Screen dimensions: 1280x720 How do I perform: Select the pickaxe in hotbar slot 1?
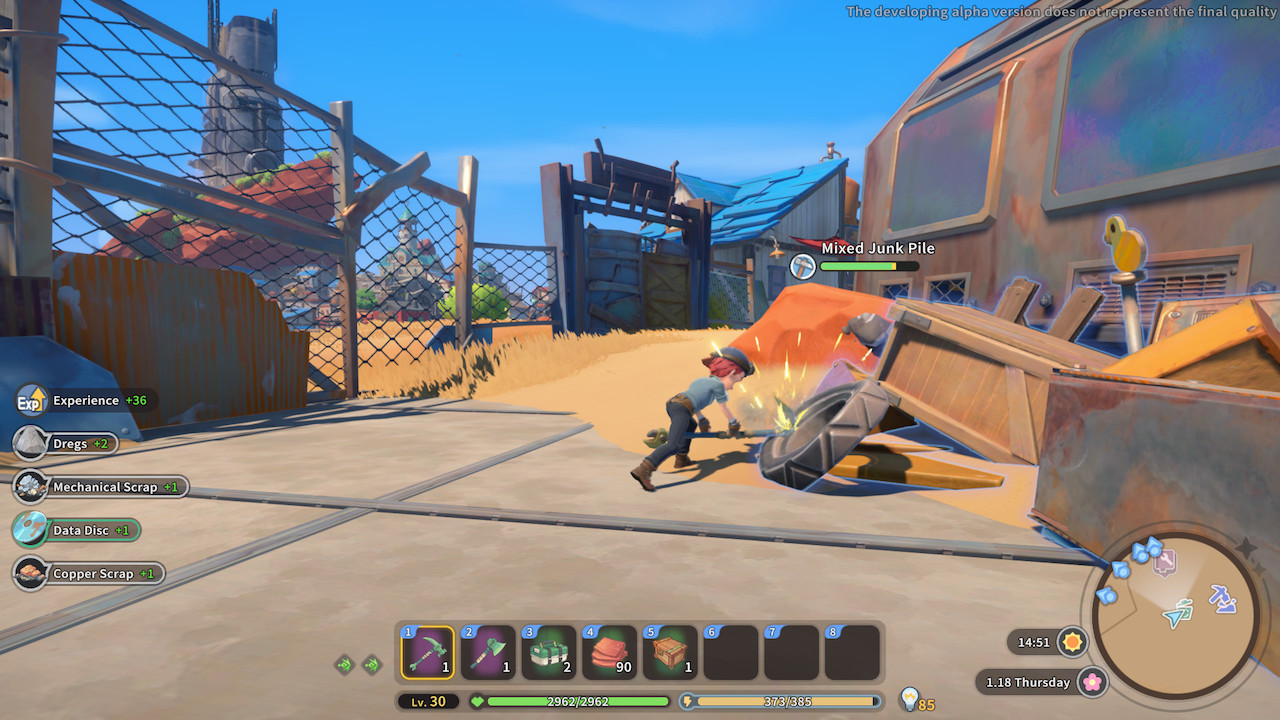pyautogui.click(x=428, y=653)
